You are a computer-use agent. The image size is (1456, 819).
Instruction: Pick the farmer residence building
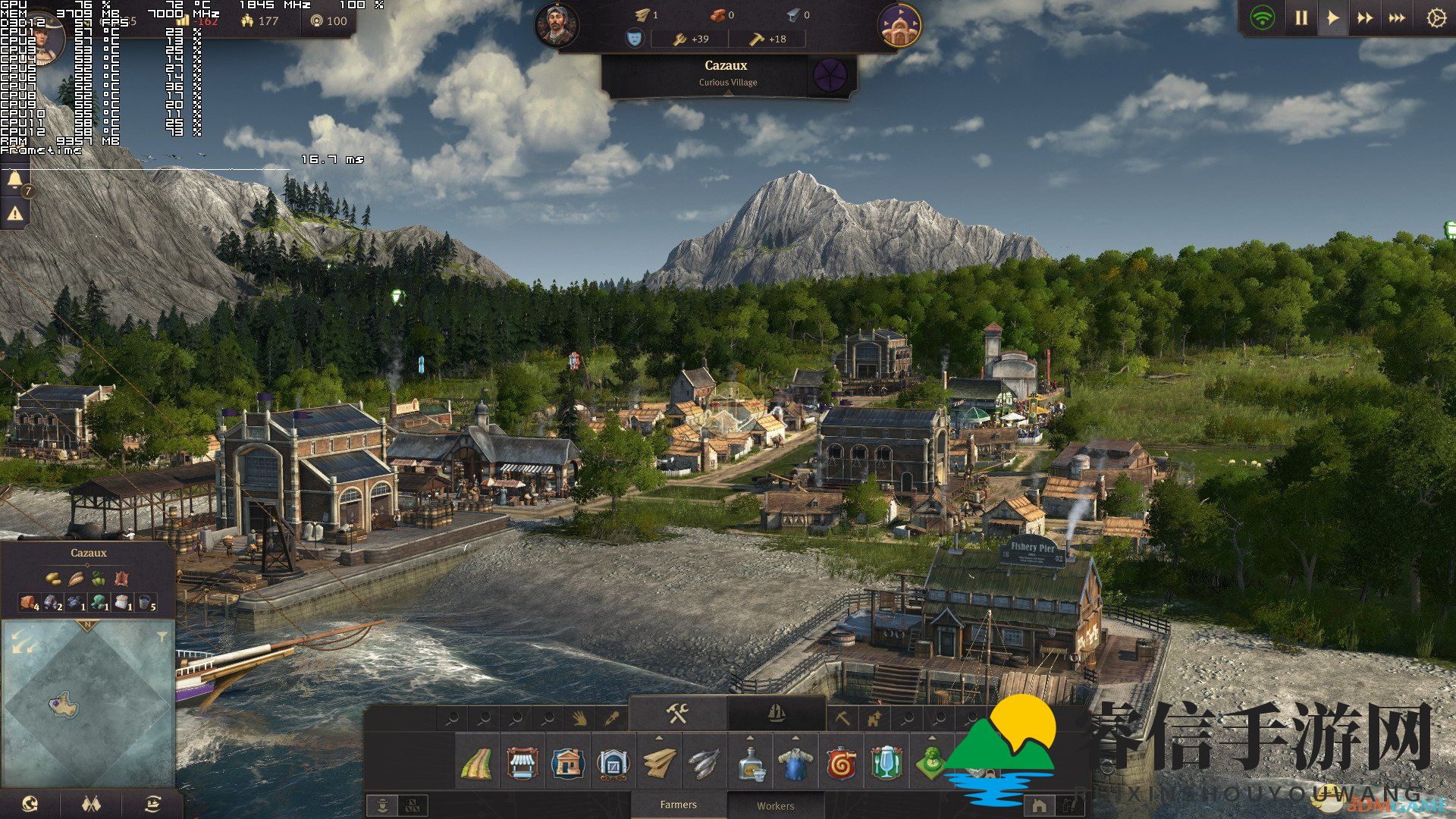(567, 764)
